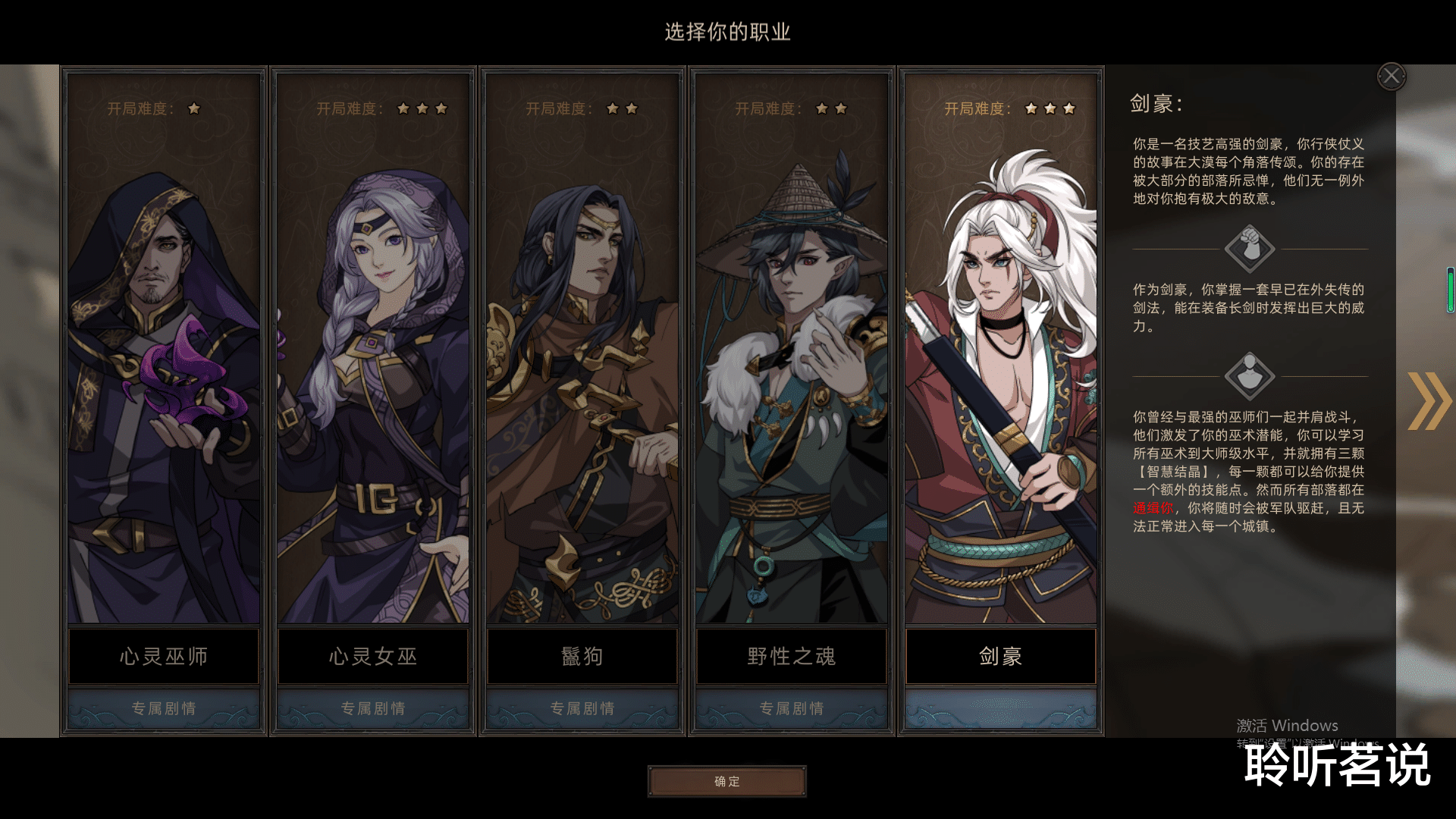Select the 心灵女巫 name tab
Screen dimensions: 1456x819
point(372,657)
